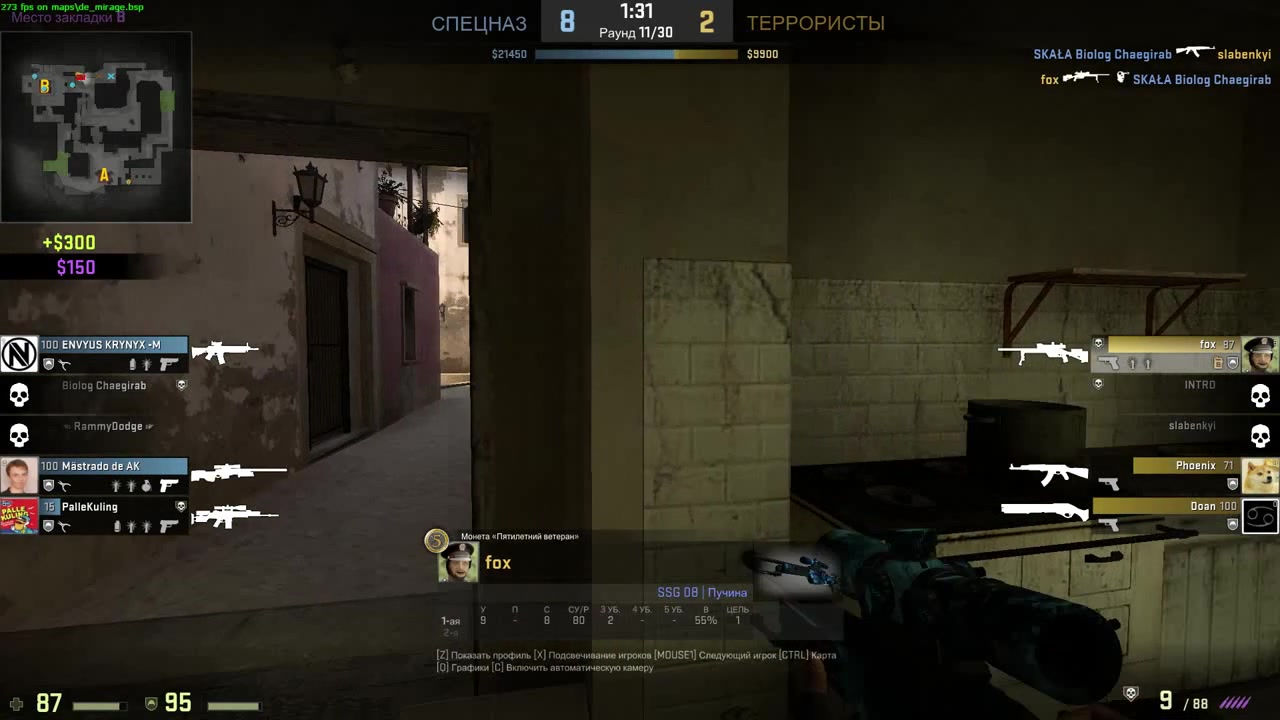Screen dimensions: 1280x720
Task: Click the armor shield icon on Mästrado's row
Action: 49,484
